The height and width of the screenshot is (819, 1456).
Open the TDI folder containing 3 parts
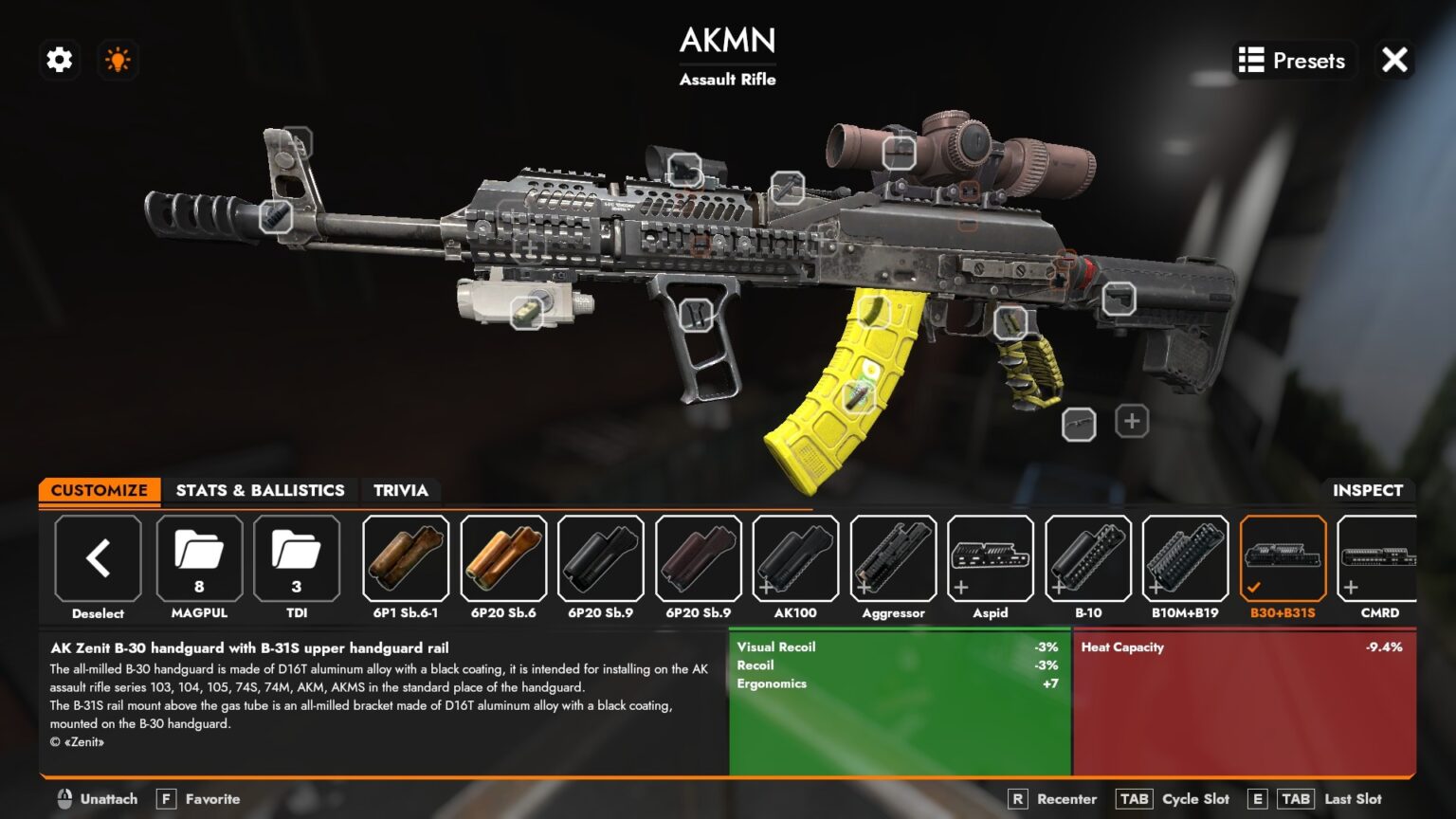(x=297, y=559)
